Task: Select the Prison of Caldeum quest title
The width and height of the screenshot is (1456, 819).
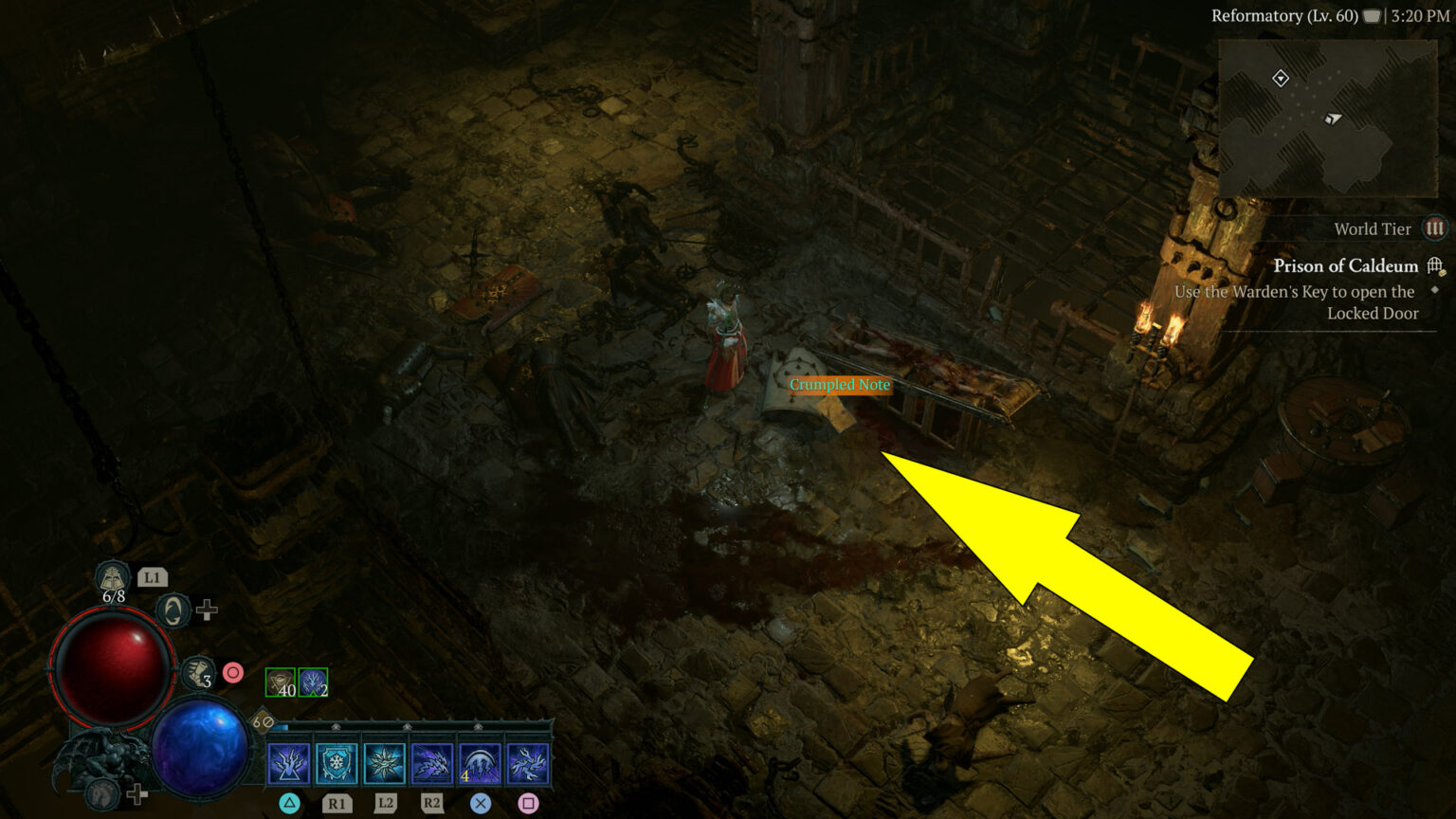Action: pyautogui.click(x=1346, y=266)
